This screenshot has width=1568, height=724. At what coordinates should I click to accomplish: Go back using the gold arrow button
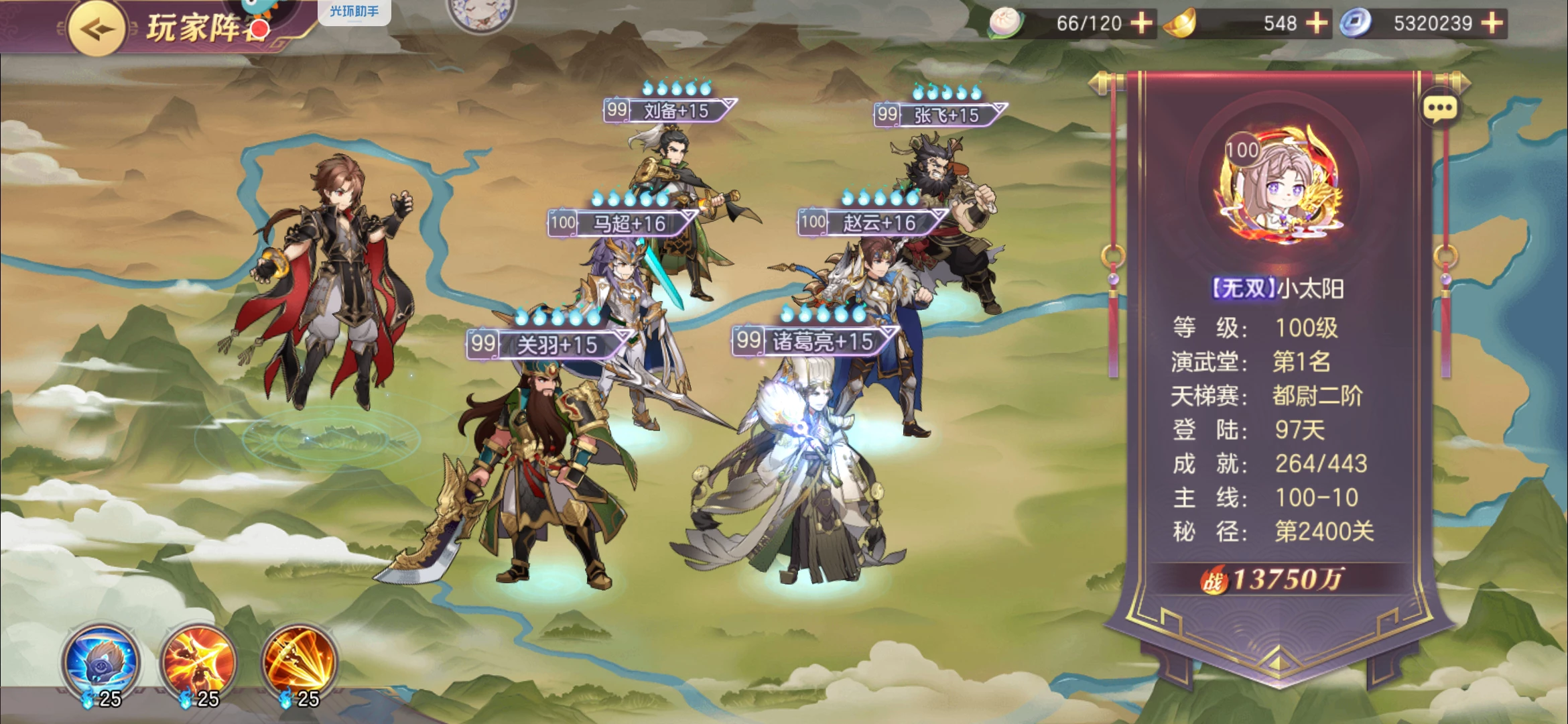96,29
